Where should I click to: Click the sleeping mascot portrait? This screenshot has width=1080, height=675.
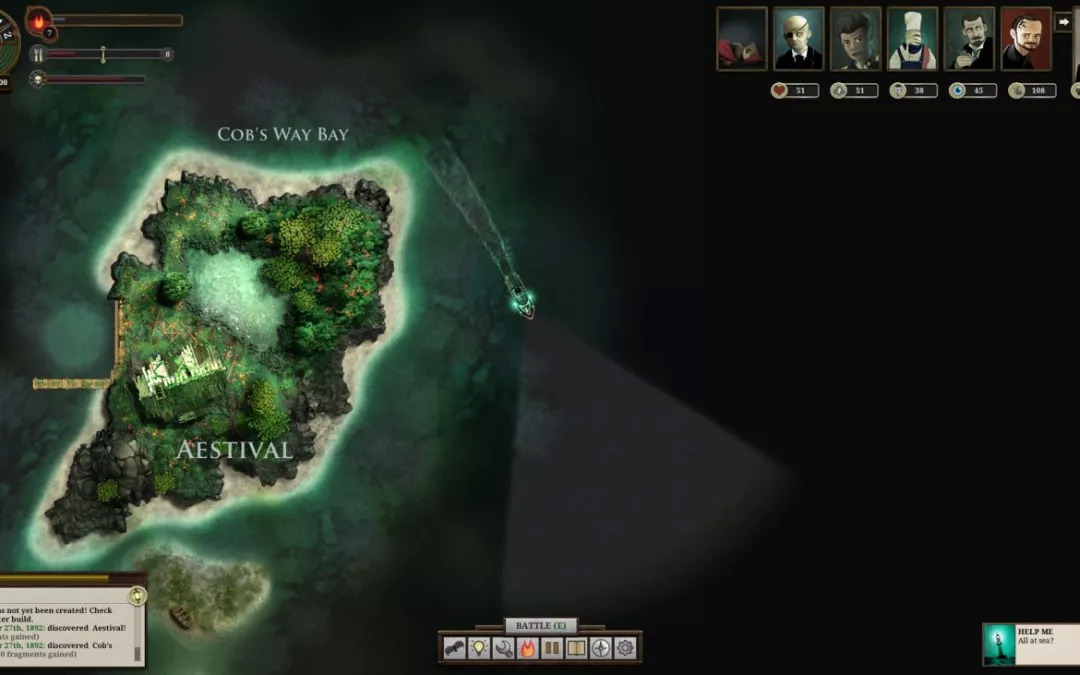coord(742,39)
